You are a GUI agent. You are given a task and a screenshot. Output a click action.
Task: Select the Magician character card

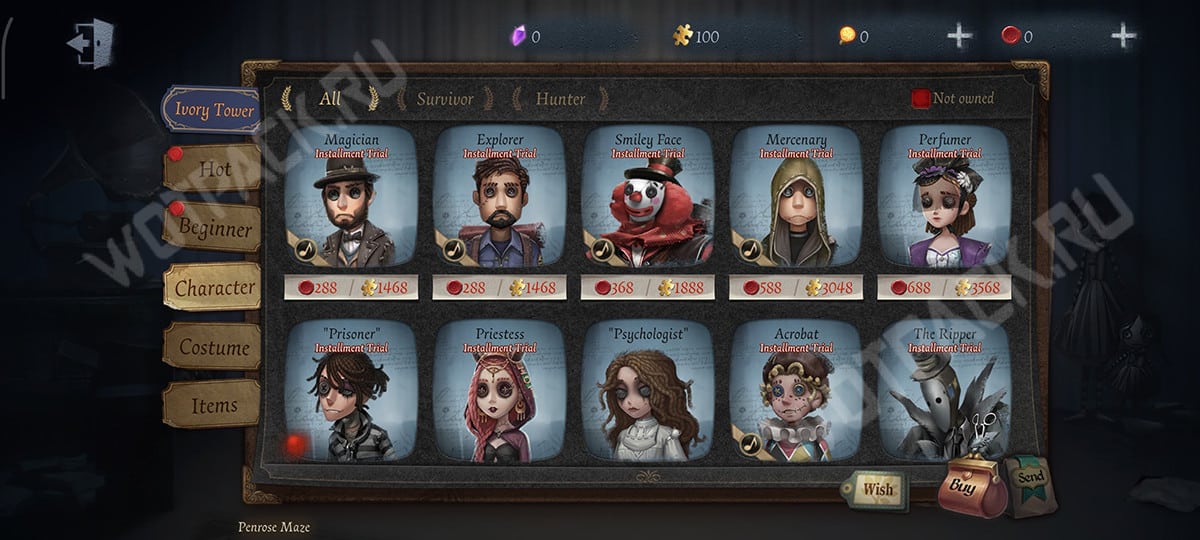(x=351, y=199)
